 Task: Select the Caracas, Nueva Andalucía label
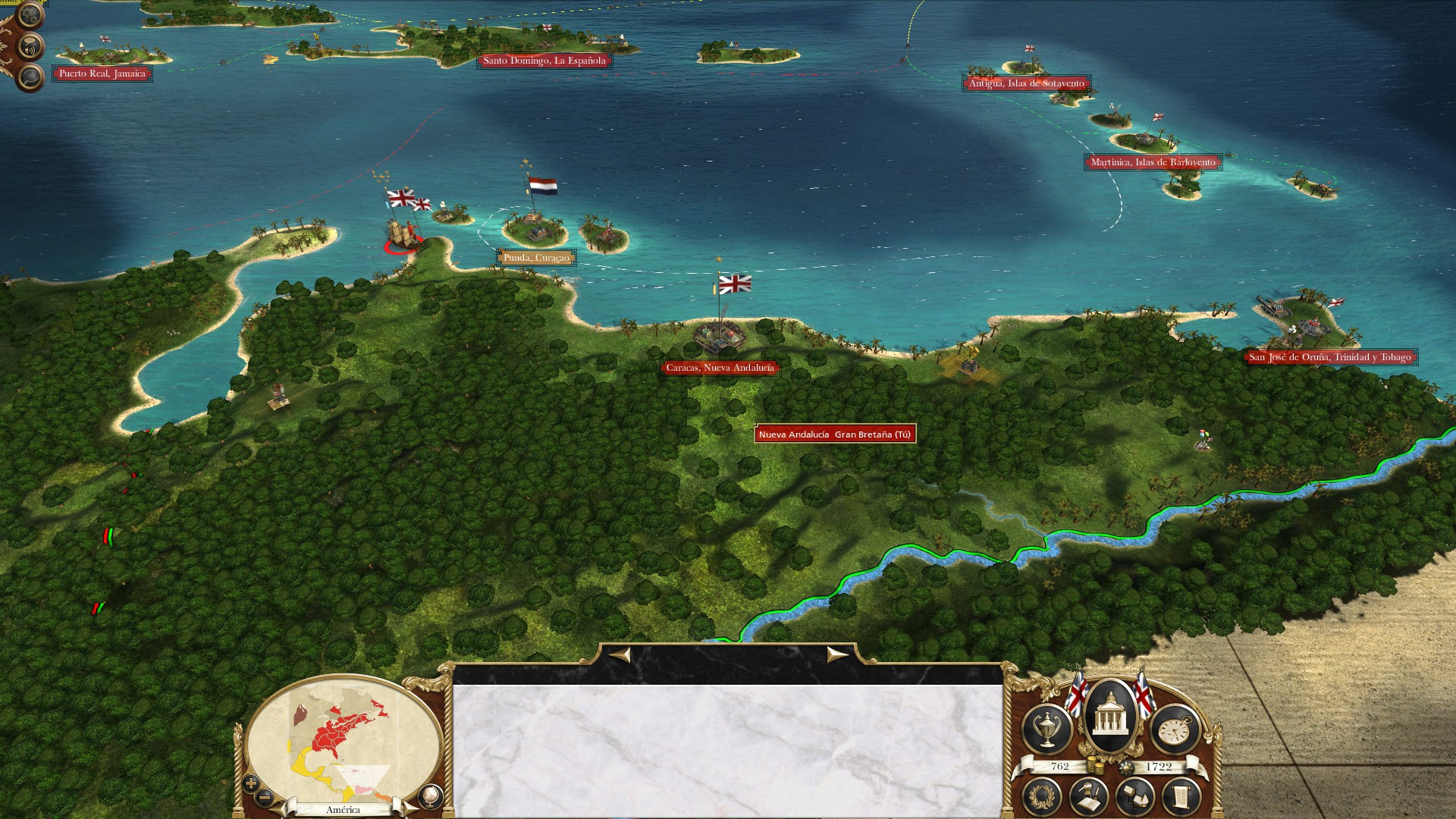(x=720, y=368)
